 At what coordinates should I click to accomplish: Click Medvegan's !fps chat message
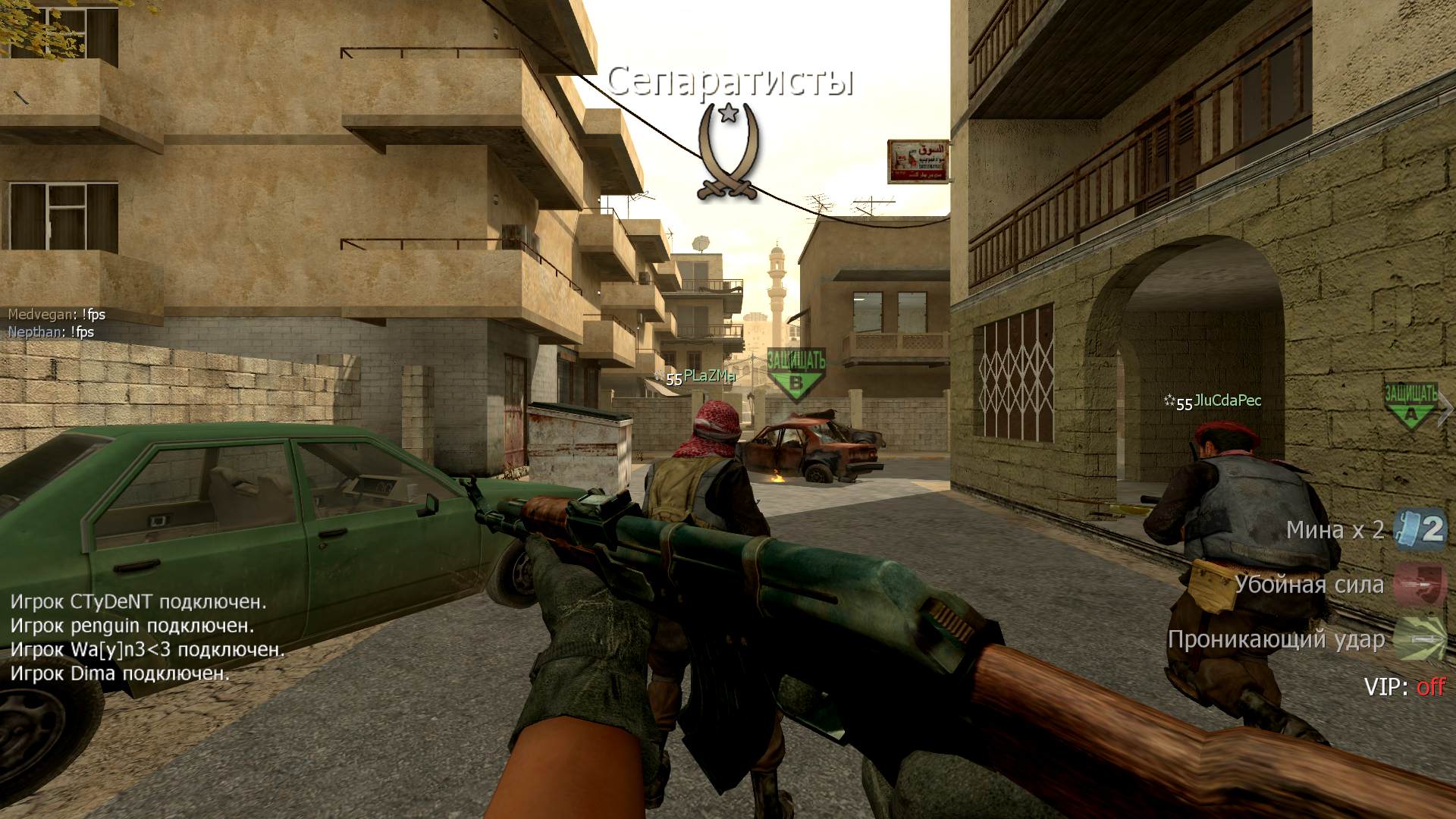[x=57, y=314]
